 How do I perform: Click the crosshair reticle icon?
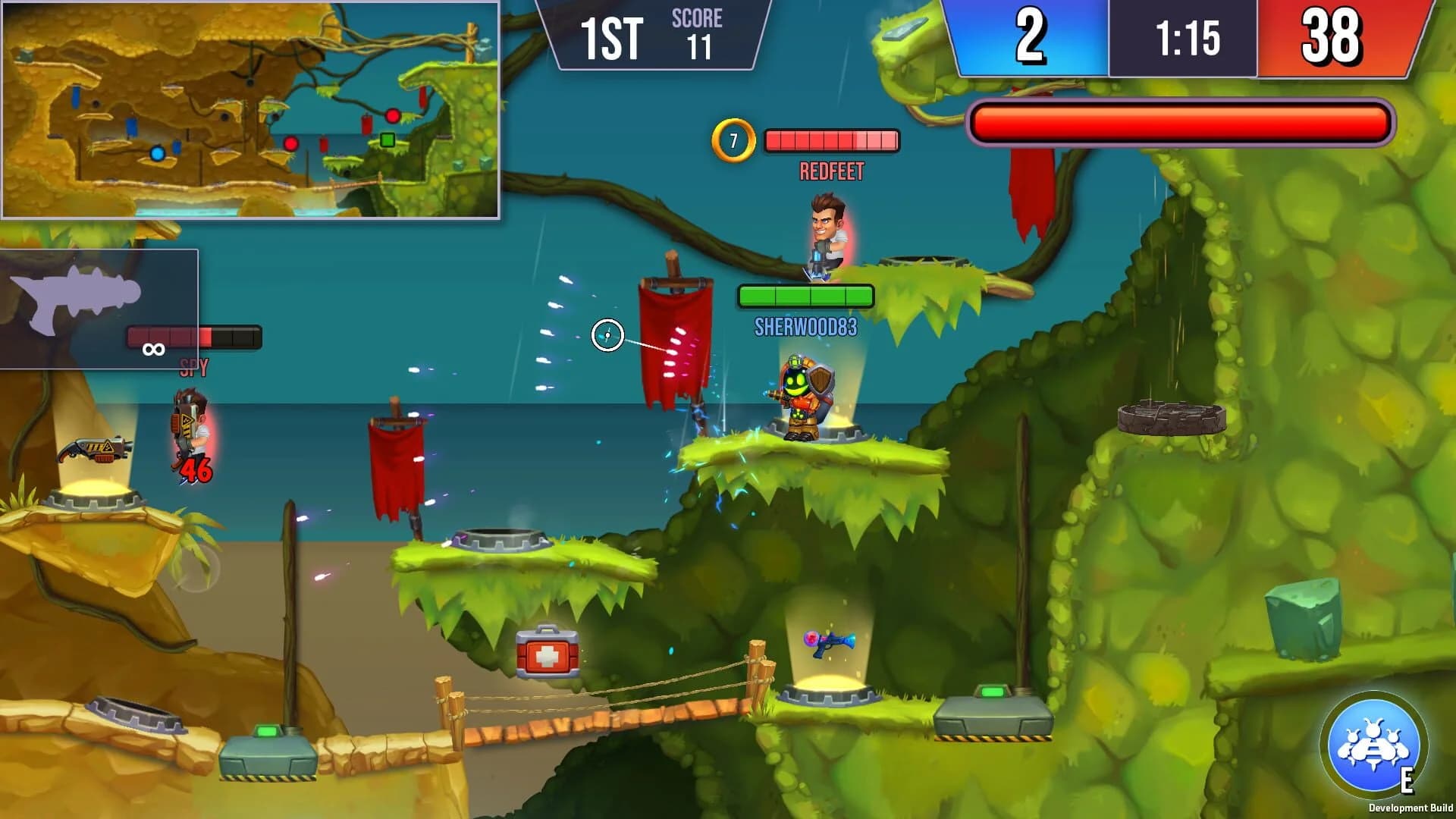tap(607, 334)
